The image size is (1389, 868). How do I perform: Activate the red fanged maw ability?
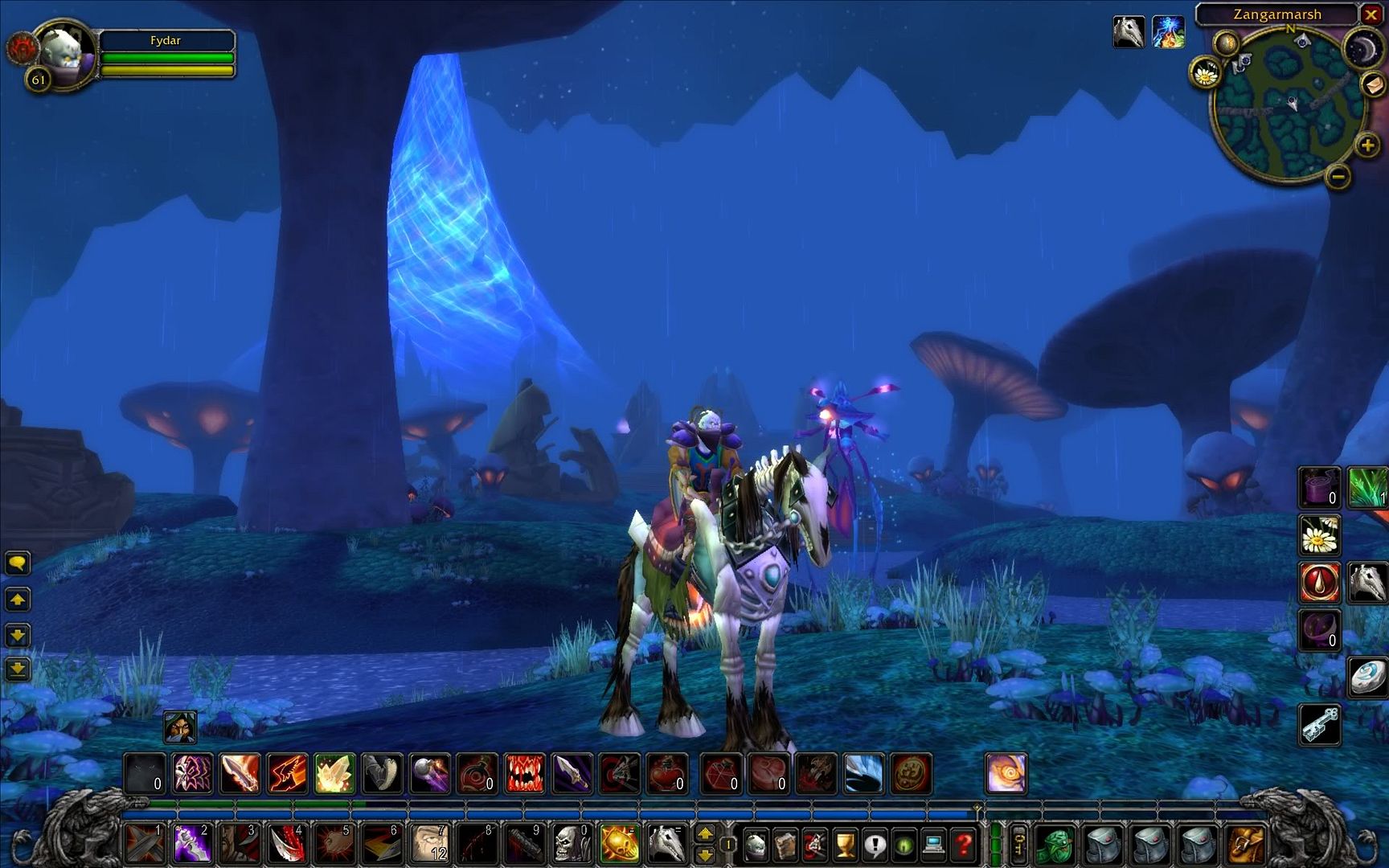[526, 774]
